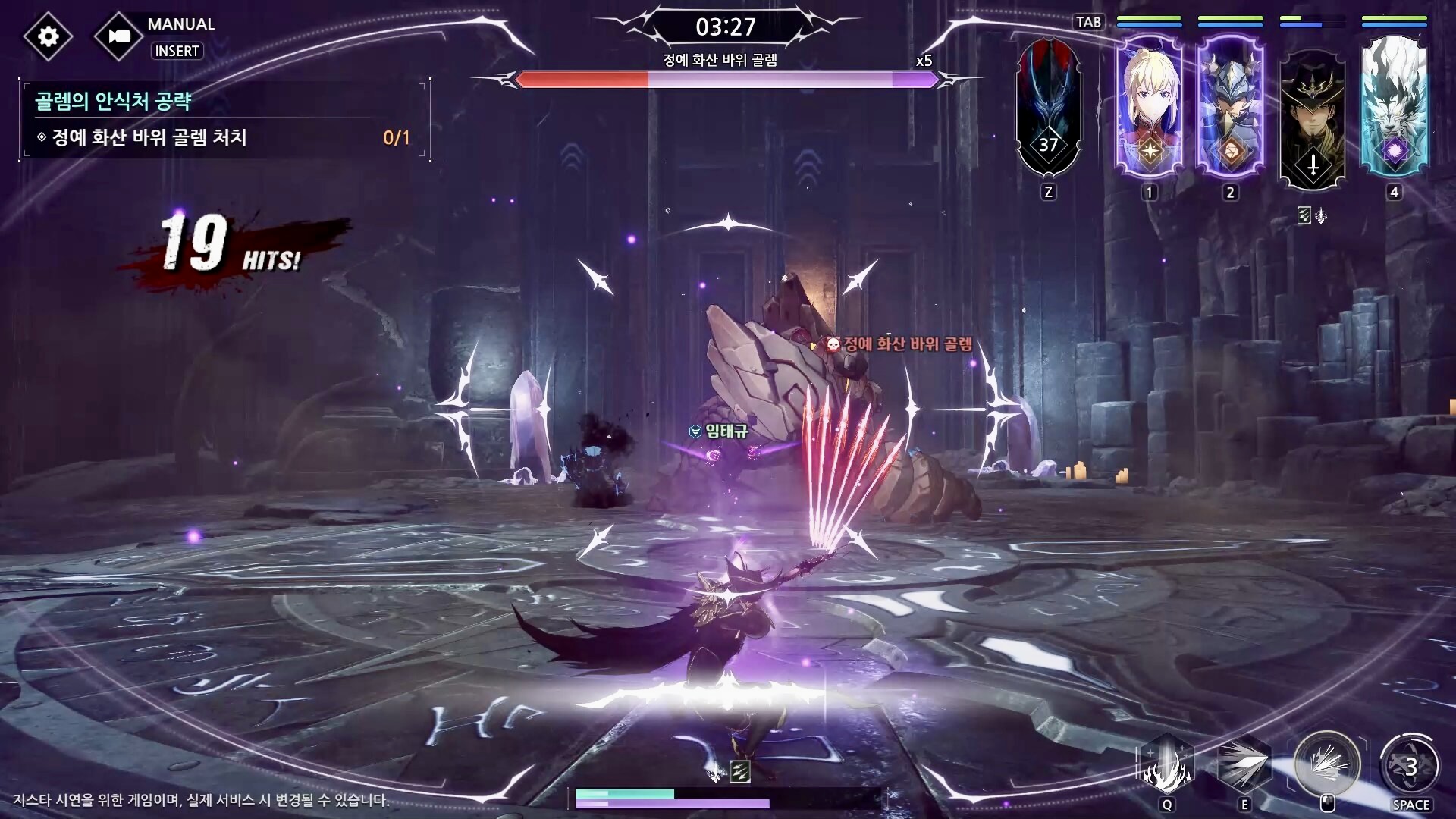Use the circular basic attack burst icon
This screenshot has height=819, width=1456.
pos(1327,764)
